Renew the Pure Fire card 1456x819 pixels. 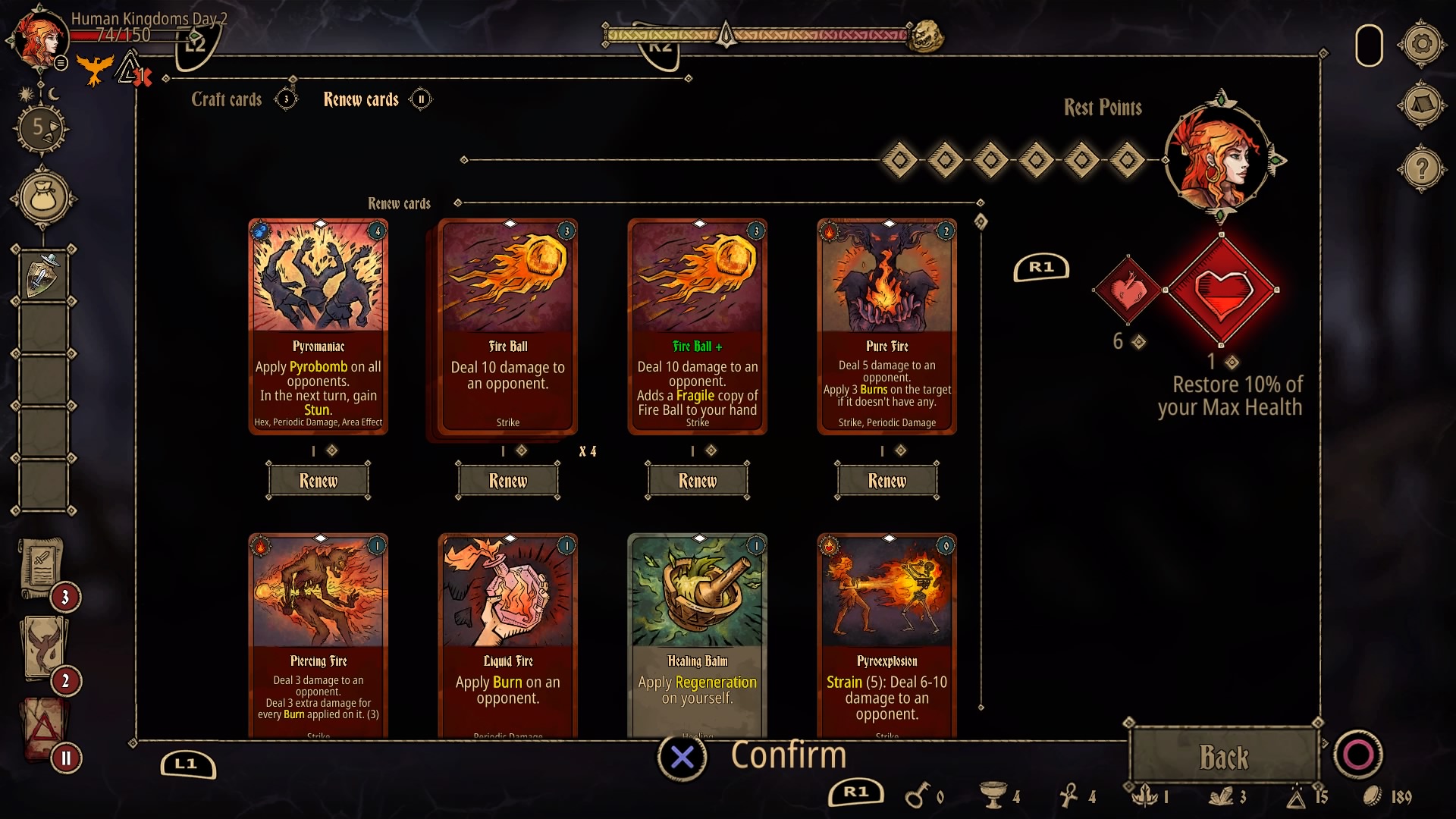point(887,481)
